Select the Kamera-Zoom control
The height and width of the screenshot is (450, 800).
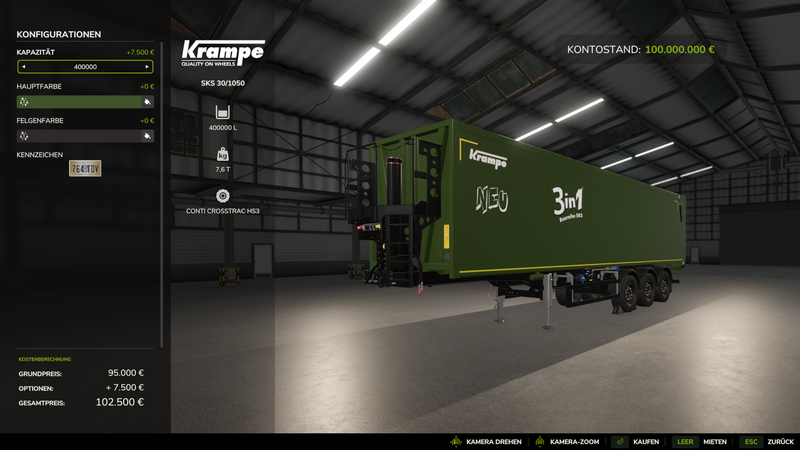tap(567, 441)
